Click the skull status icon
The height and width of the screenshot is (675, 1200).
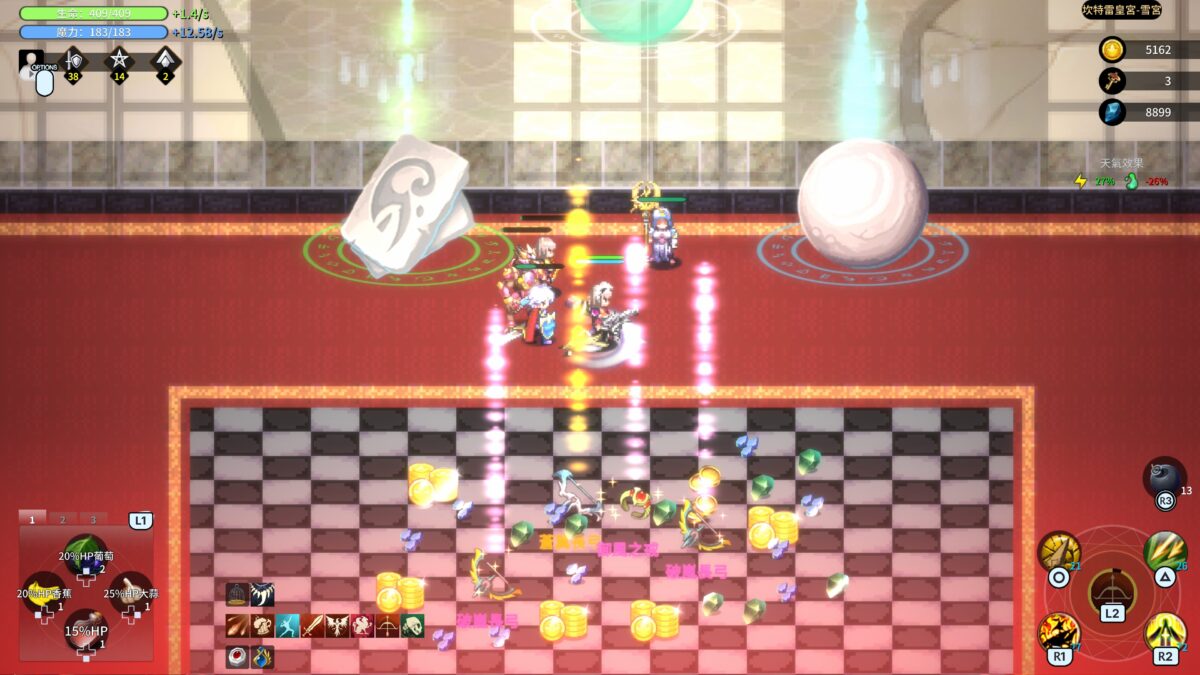click(x=412, y=627)
